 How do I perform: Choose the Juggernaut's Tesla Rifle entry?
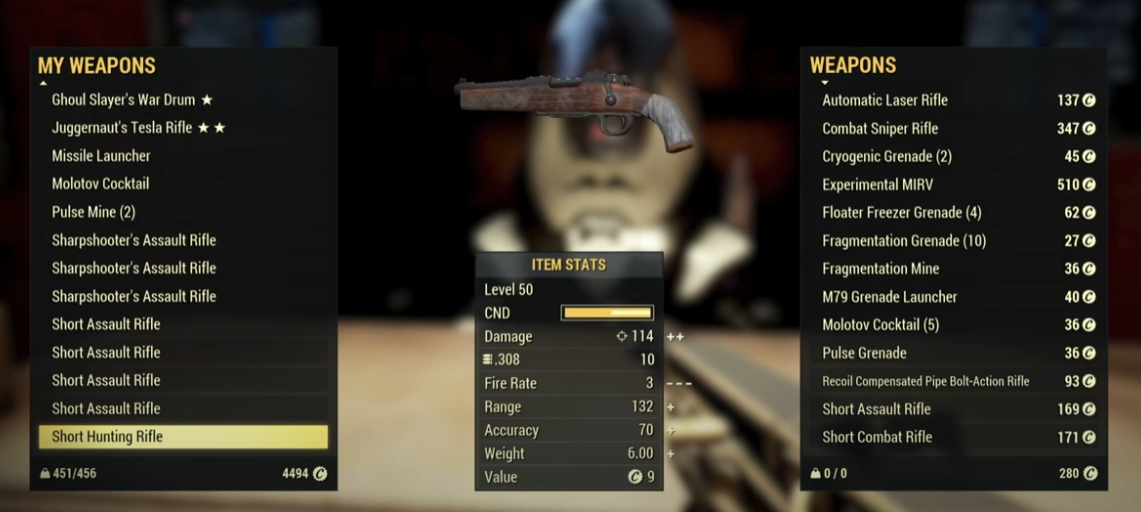click(x=138, y=128)
